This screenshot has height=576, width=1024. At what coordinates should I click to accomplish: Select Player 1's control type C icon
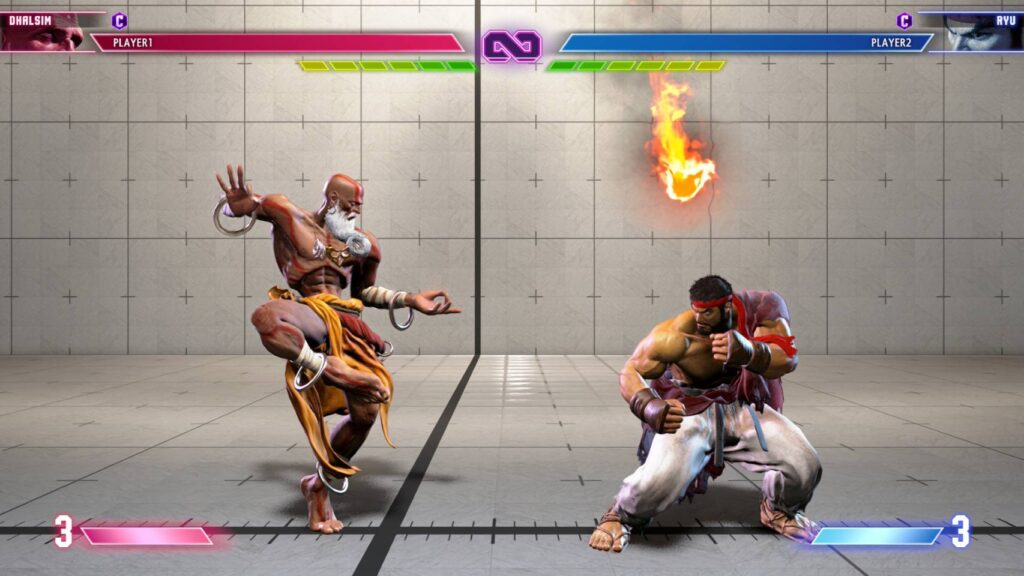(120, 20)
